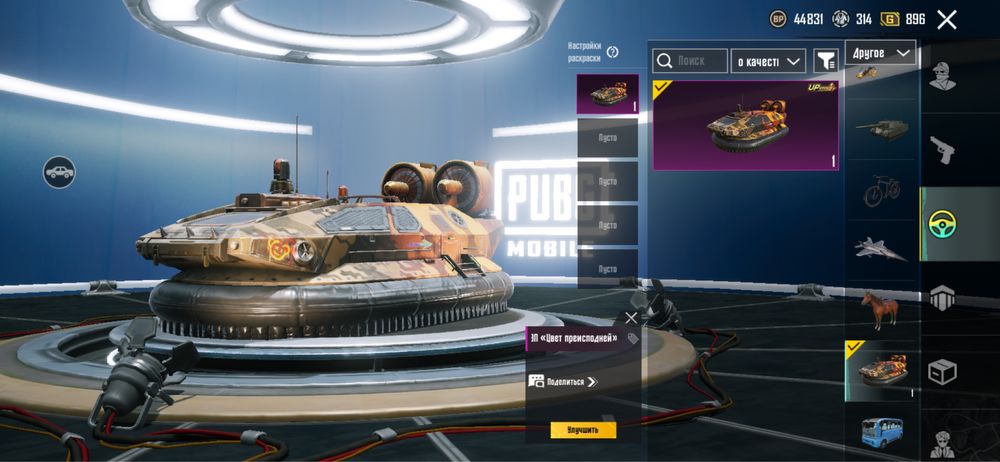Choose the tank vehicle category
1000x462 pixels.
pyautogui.click(x=881, y=128)
